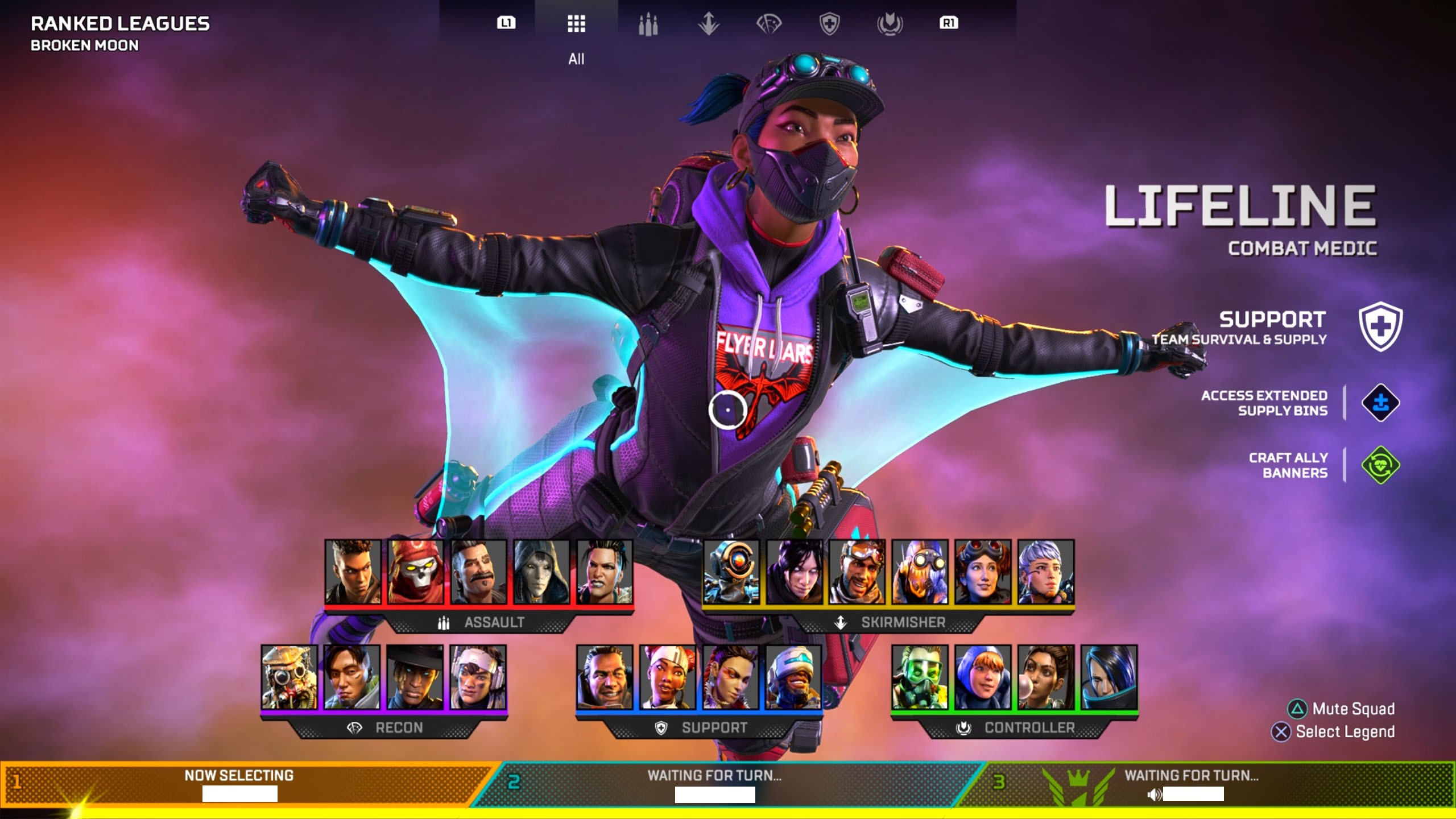
Task: Select Caustic, the green gas mask portrait
Action: pyautogui.click(x=920, y=677)
